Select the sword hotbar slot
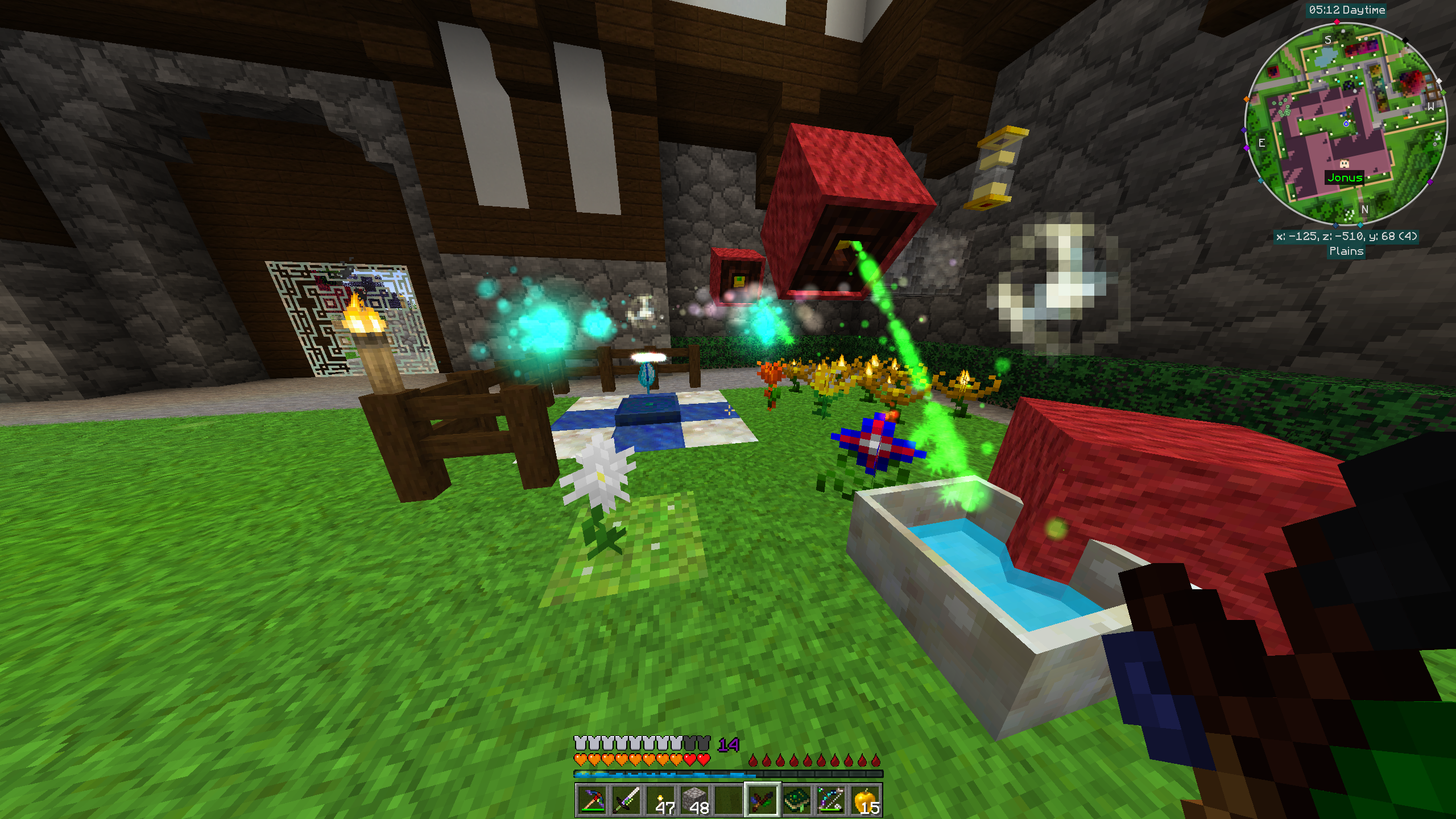The width and height of the screenshot is (1456, 819). pos(626,800)
